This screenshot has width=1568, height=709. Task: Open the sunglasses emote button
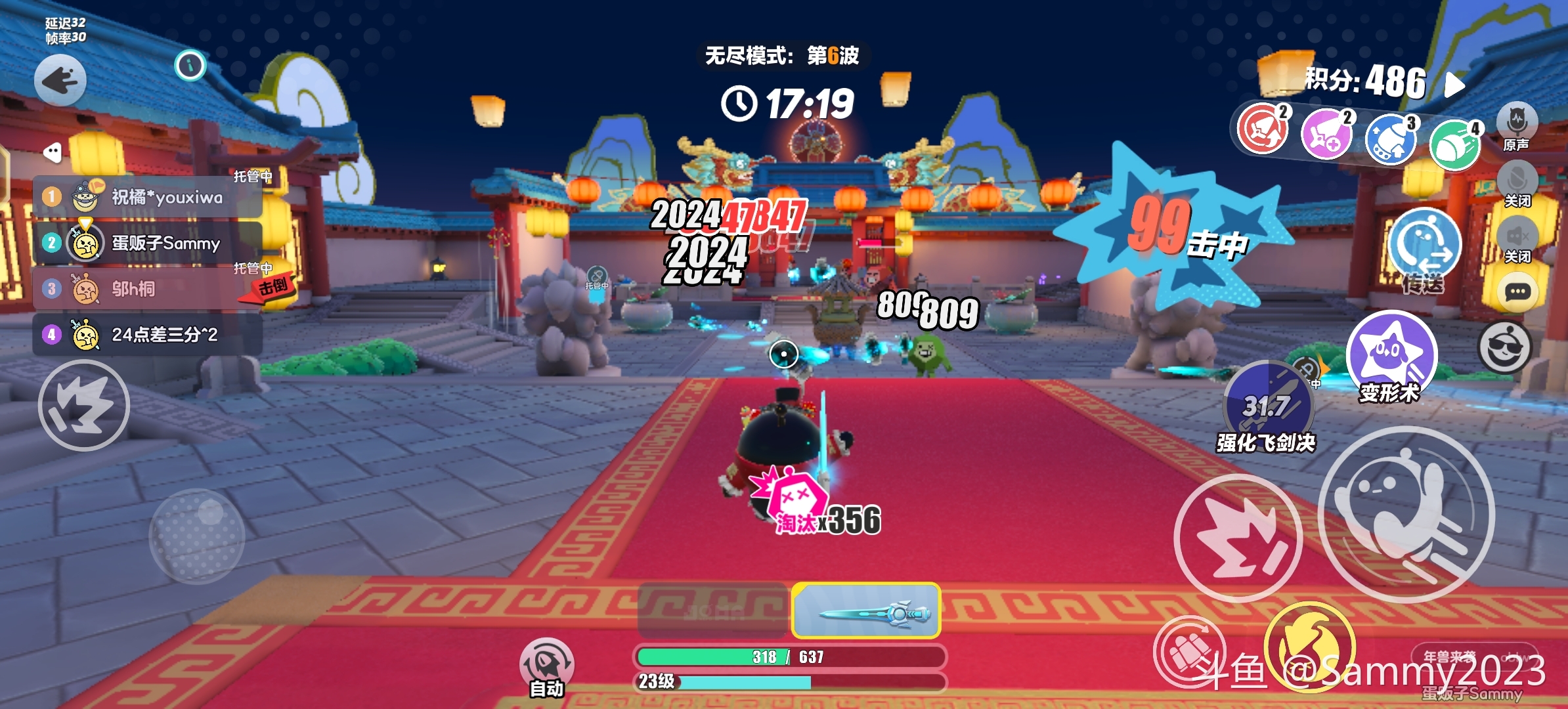(1505, 348)
